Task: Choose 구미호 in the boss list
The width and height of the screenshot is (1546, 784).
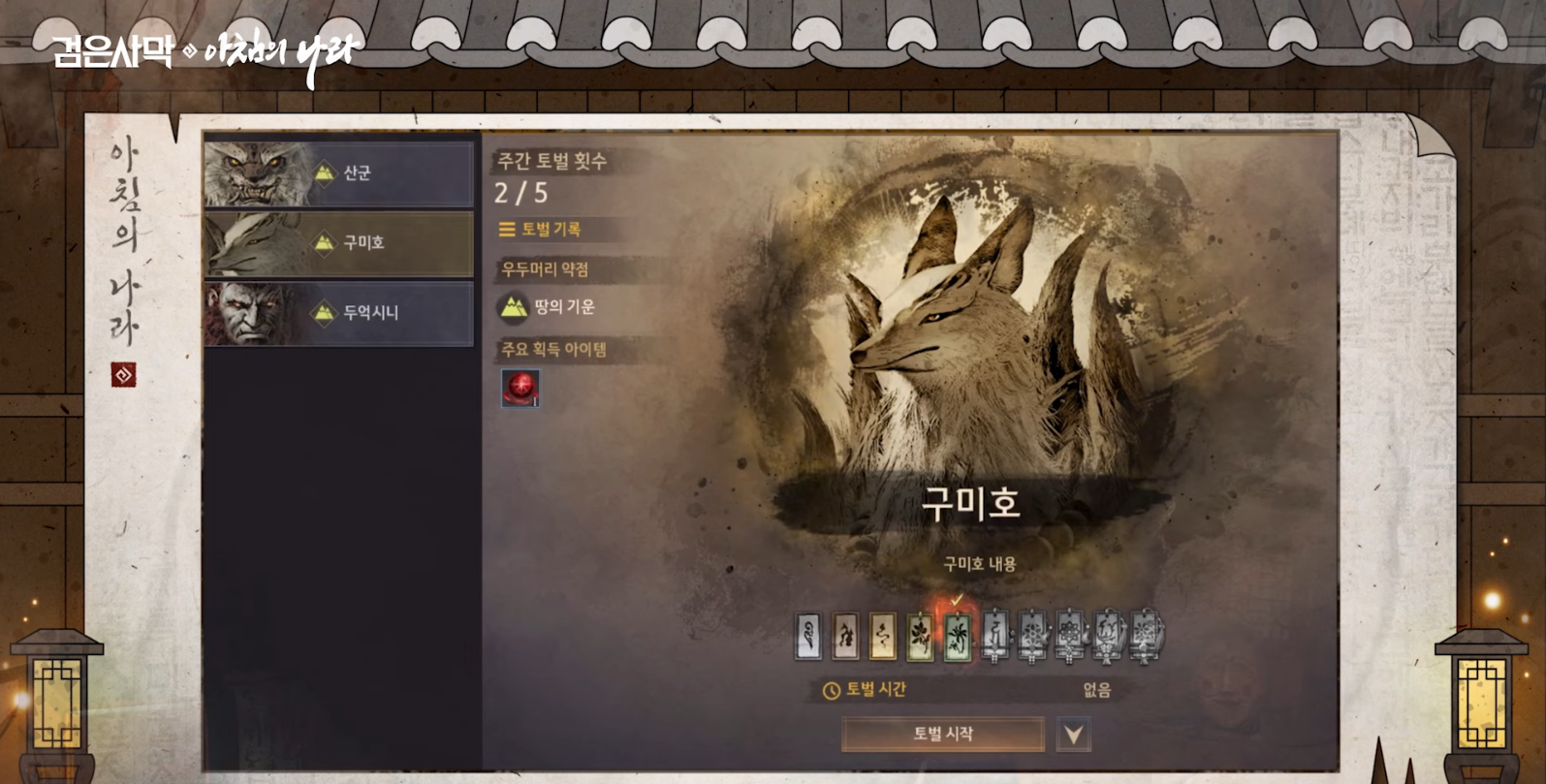Action: click(x=338, y=243)
